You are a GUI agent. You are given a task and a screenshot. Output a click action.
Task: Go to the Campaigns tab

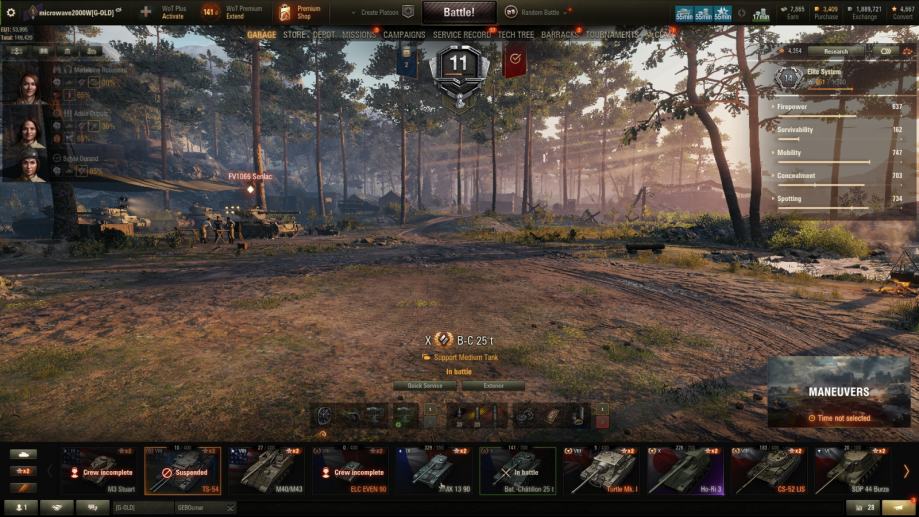pos(404,34)
